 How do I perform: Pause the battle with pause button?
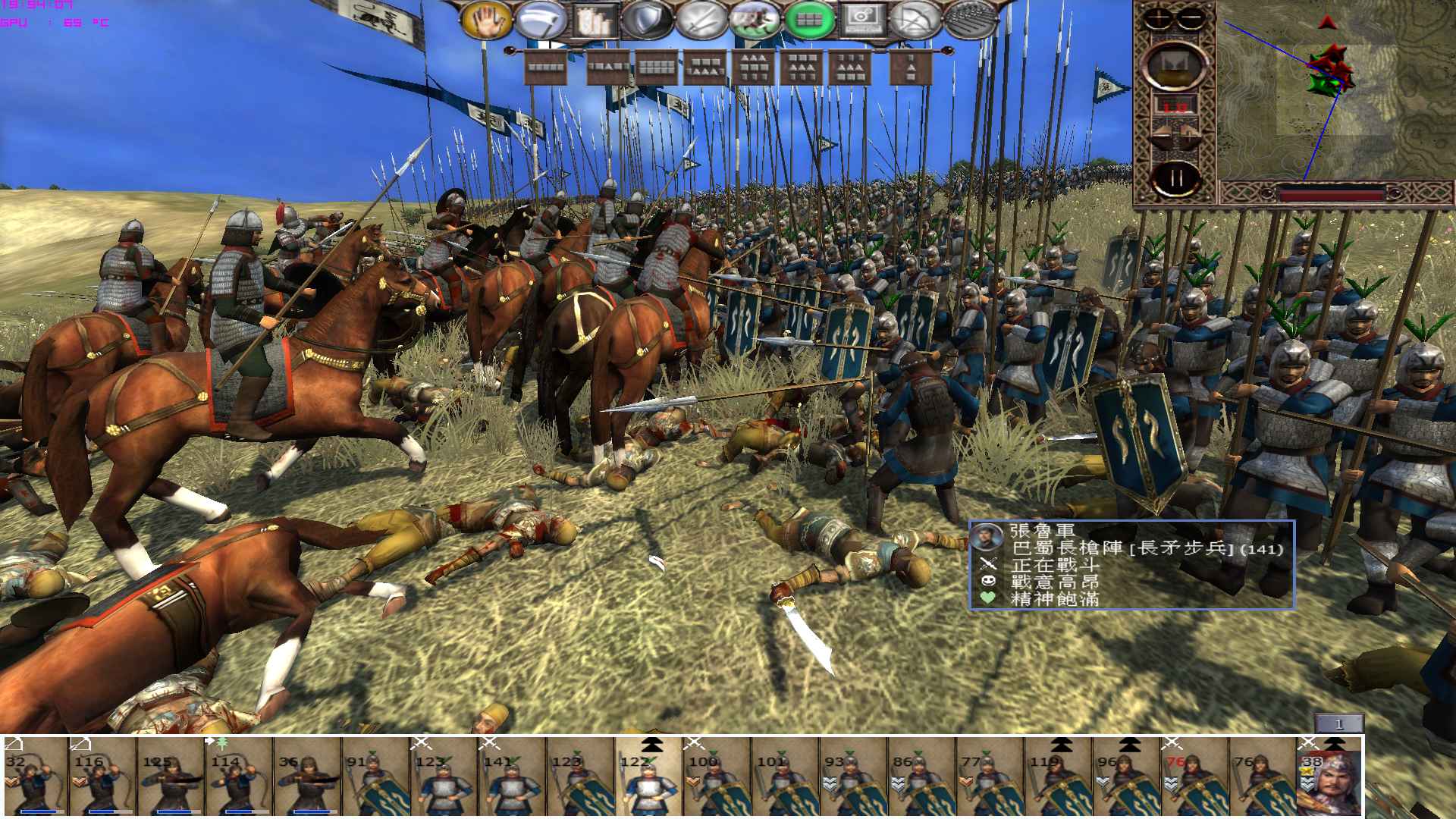click(1176, 179)
